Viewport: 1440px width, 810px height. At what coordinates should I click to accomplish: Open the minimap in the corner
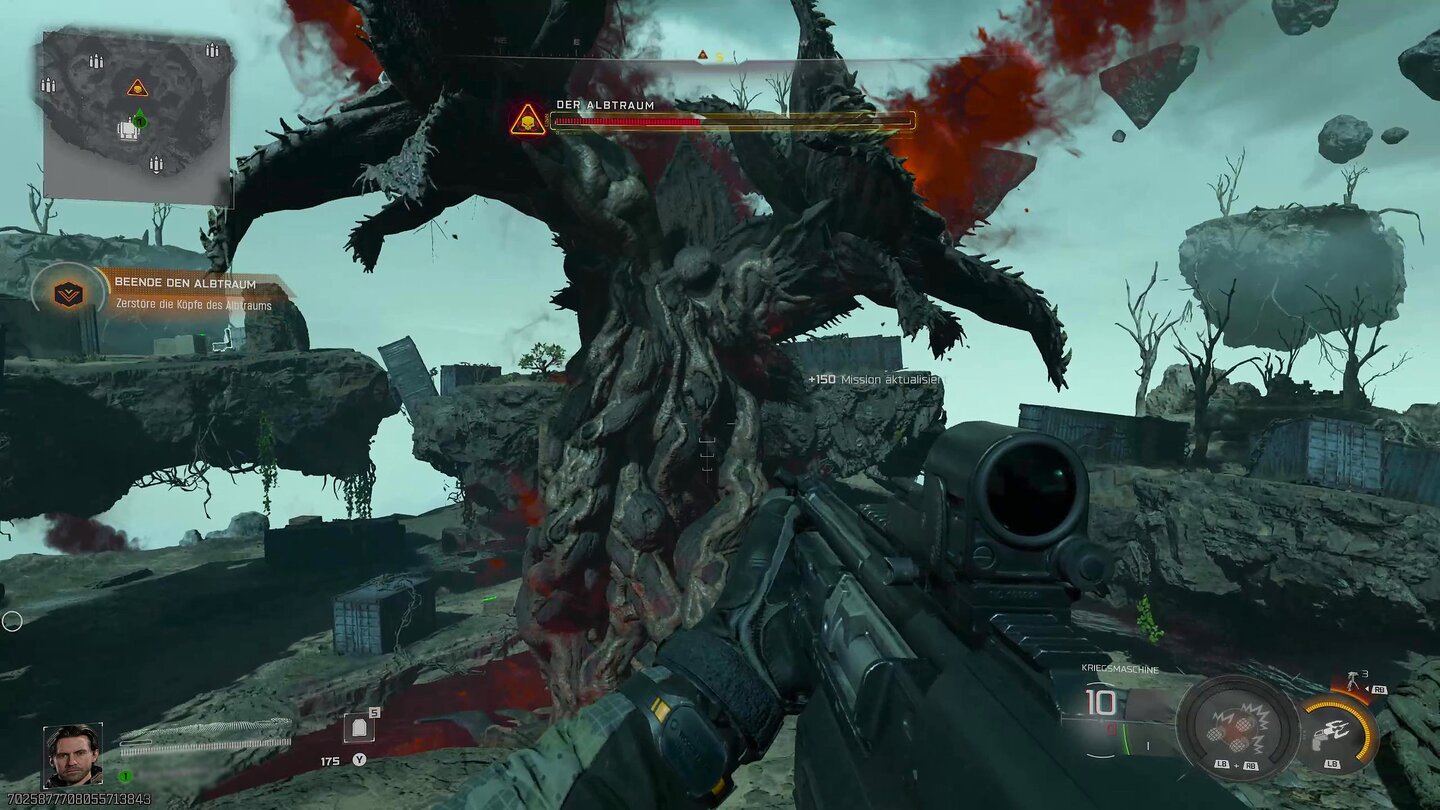click(137, 116)
